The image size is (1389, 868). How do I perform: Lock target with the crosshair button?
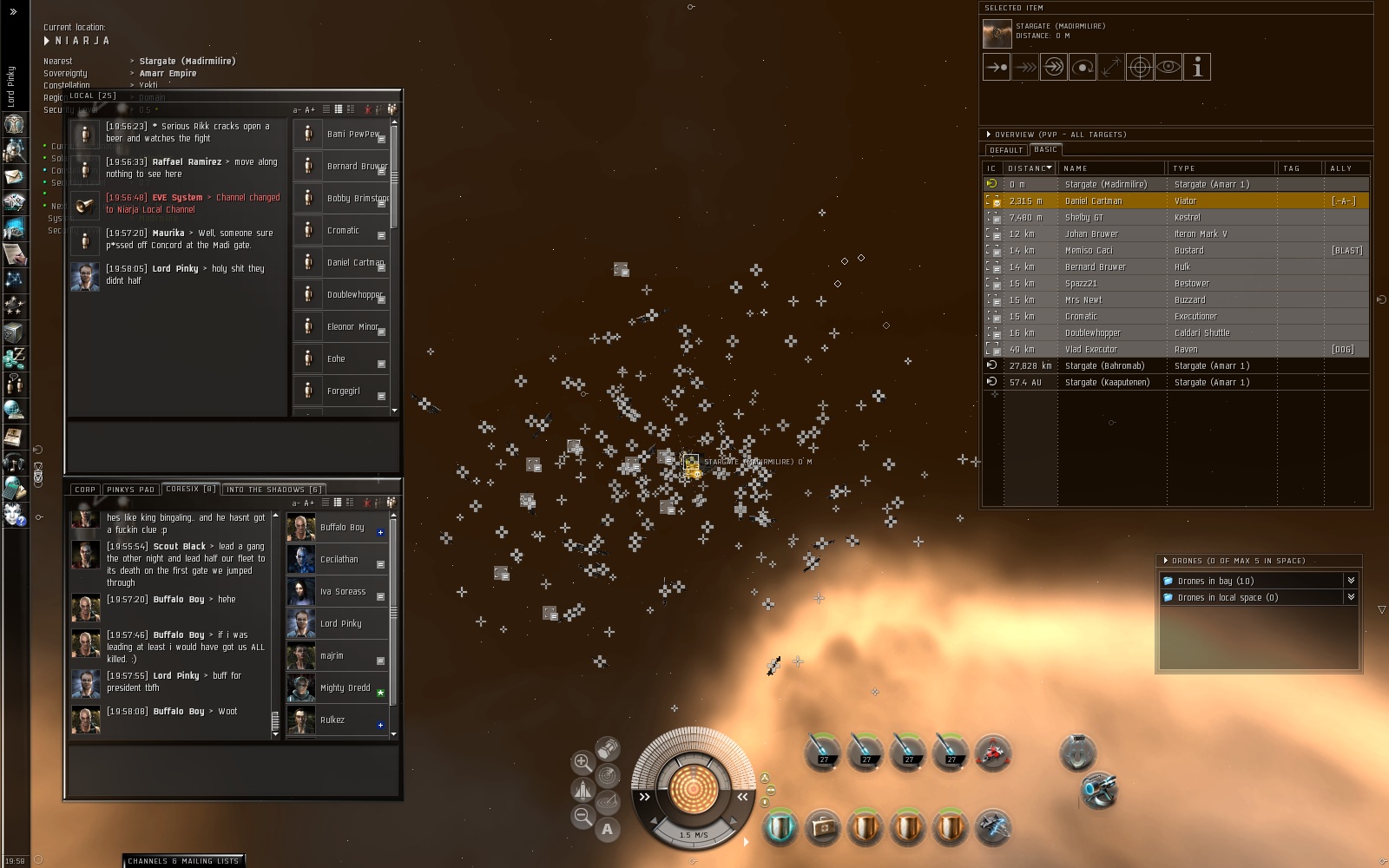click(x=1139, y=67)
